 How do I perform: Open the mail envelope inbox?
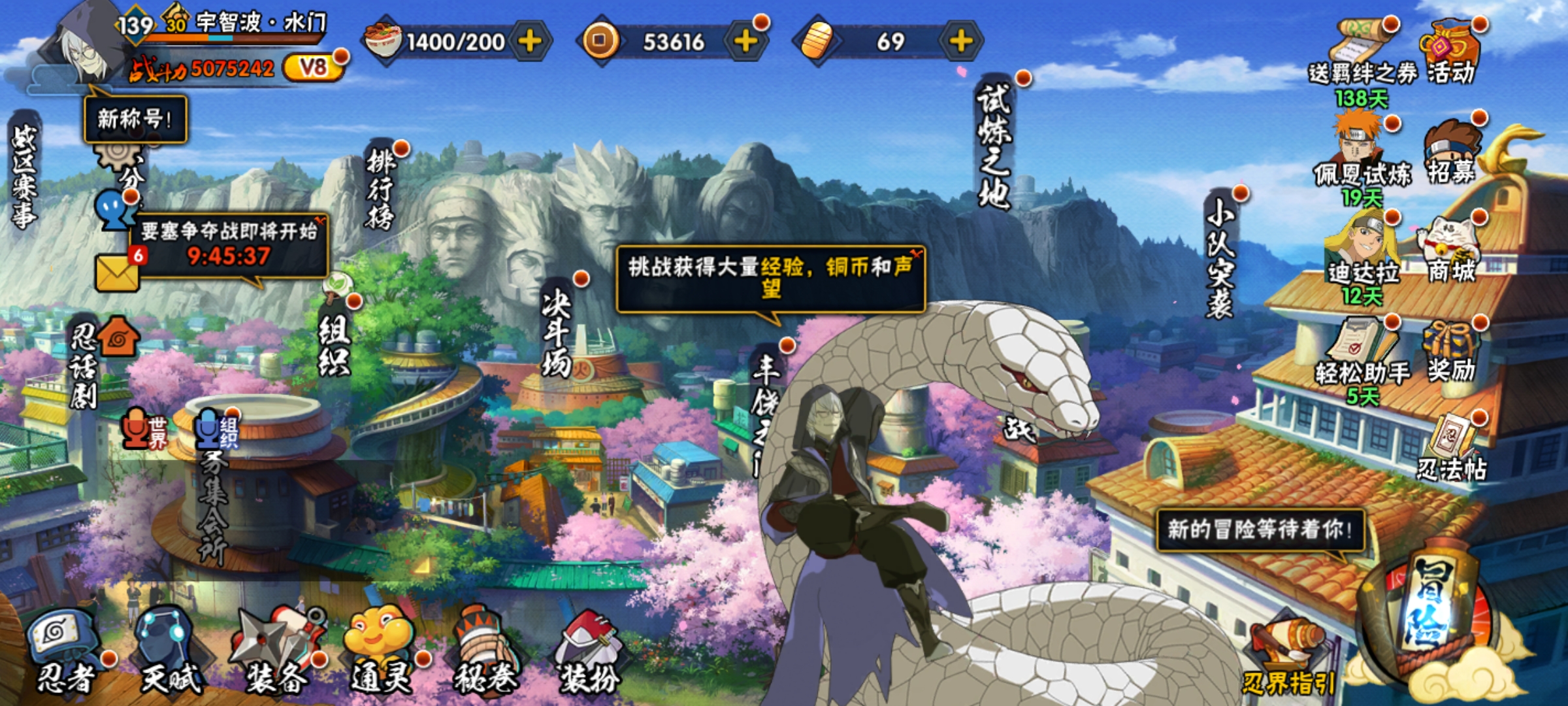pyautogui.click(x=118, y=271)
